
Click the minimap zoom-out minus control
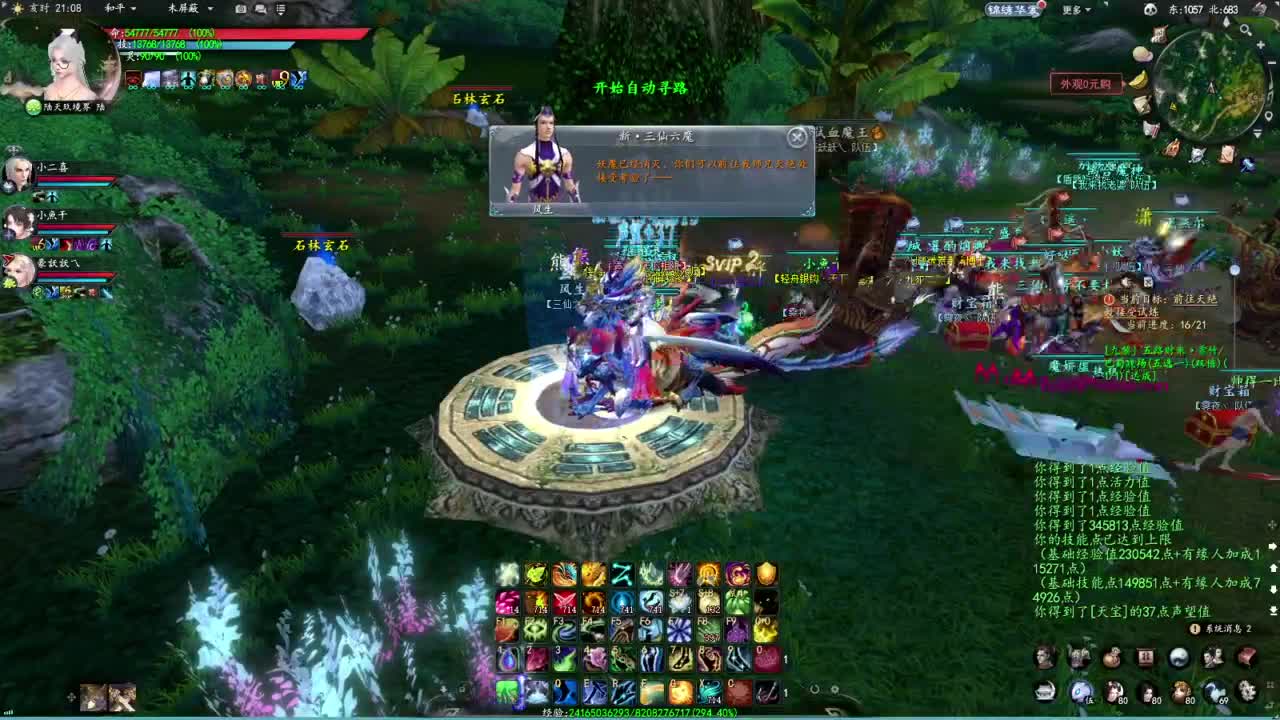tap(1270, 62)
